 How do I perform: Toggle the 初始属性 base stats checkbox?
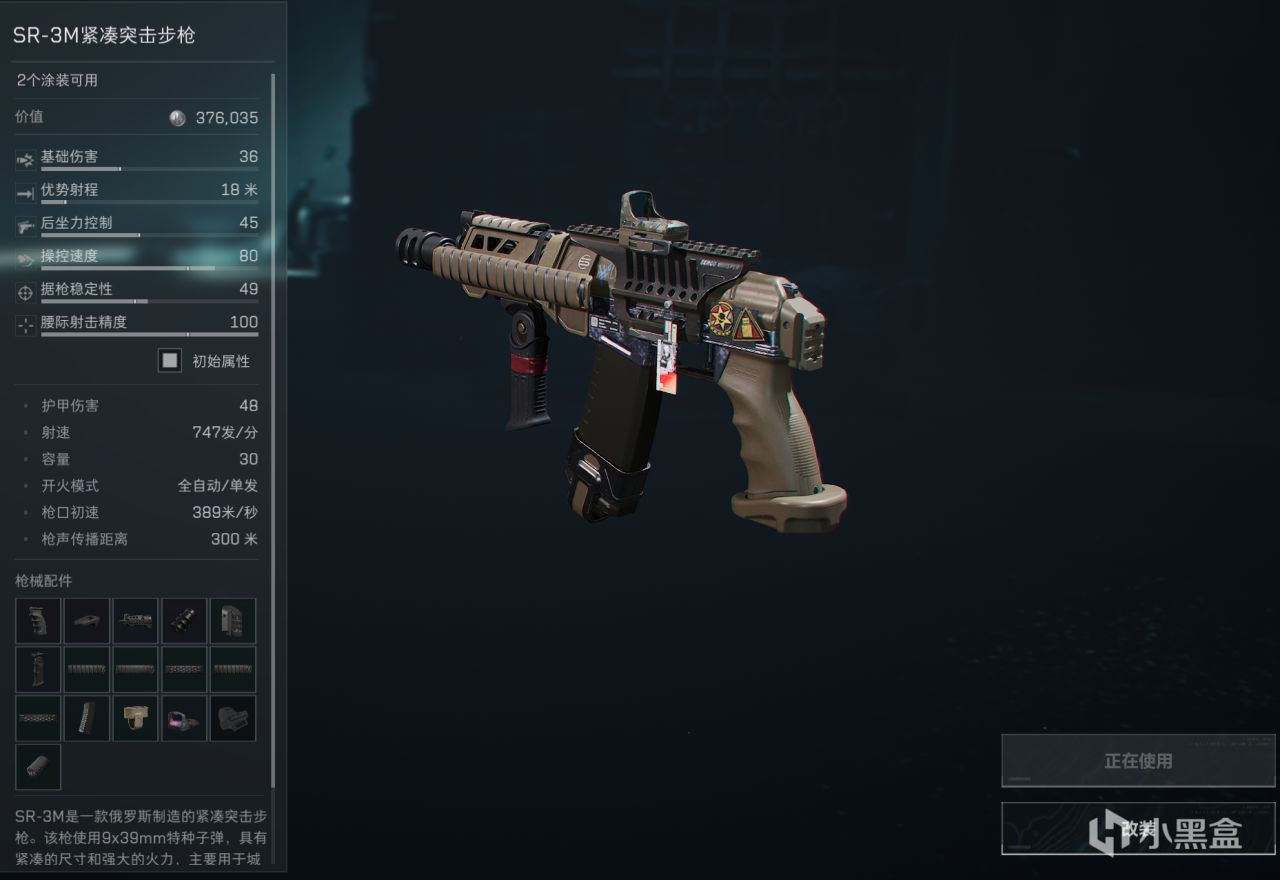coord(170,361)
